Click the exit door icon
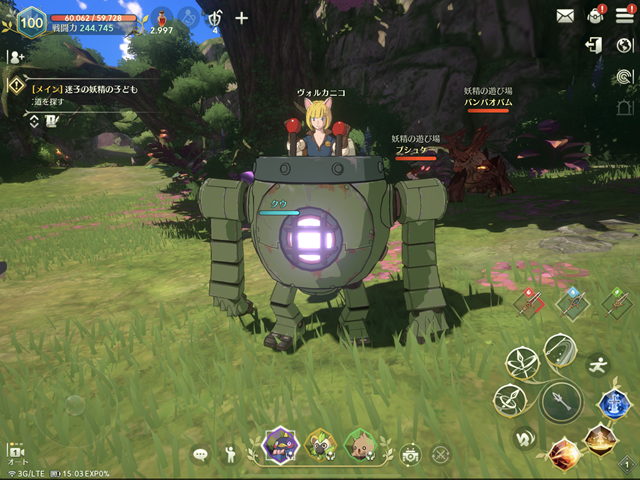The height and width of the screenshot is (480, 640). [x=595, y=45]
